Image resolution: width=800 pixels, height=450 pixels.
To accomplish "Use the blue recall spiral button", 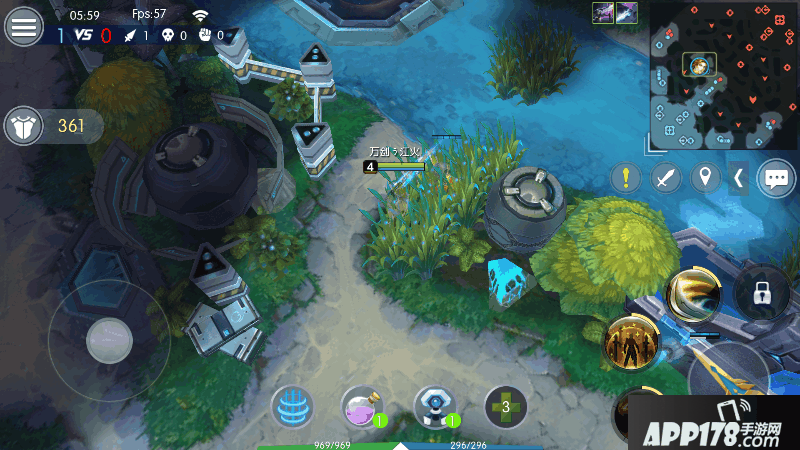I will click(292, 407).
